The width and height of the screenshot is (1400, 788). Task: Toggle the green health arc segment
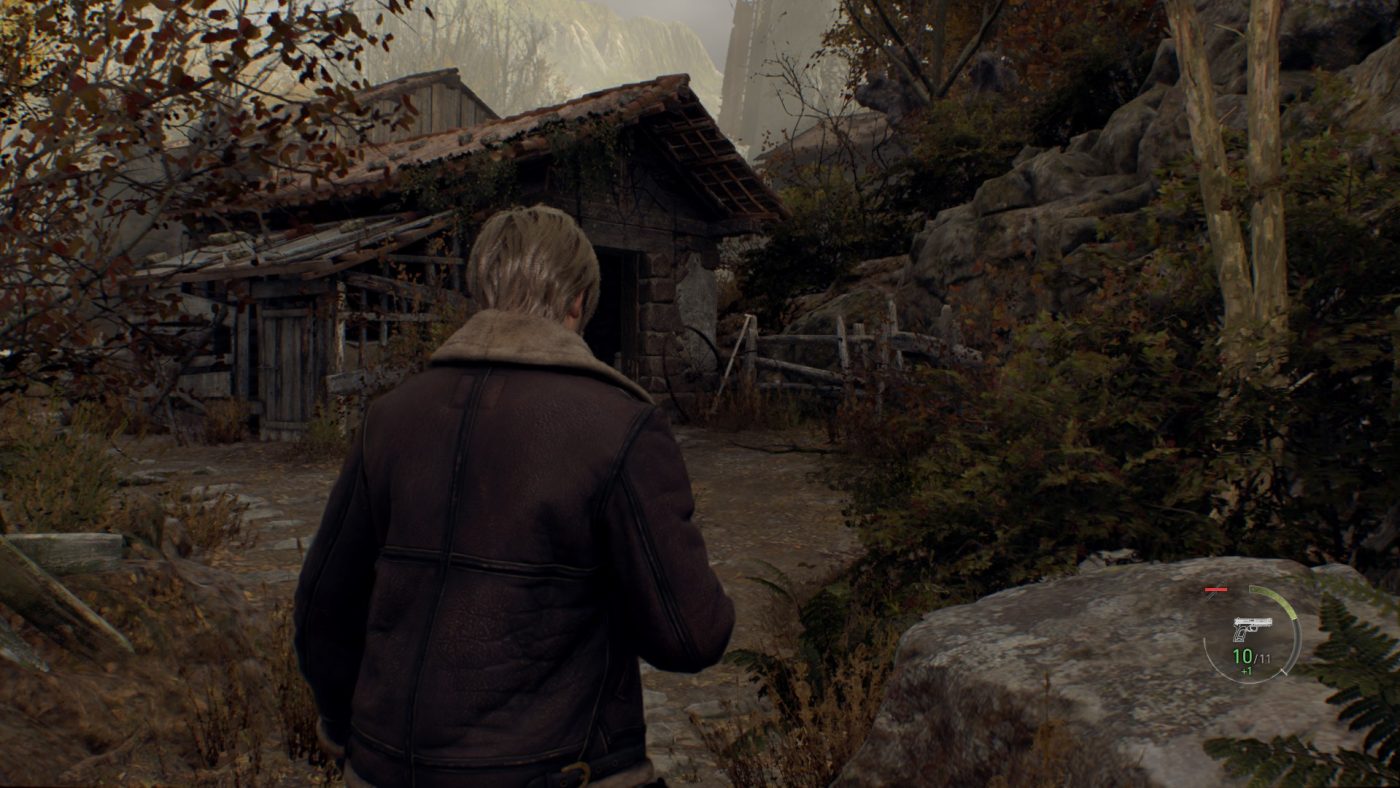point(1282,602)
